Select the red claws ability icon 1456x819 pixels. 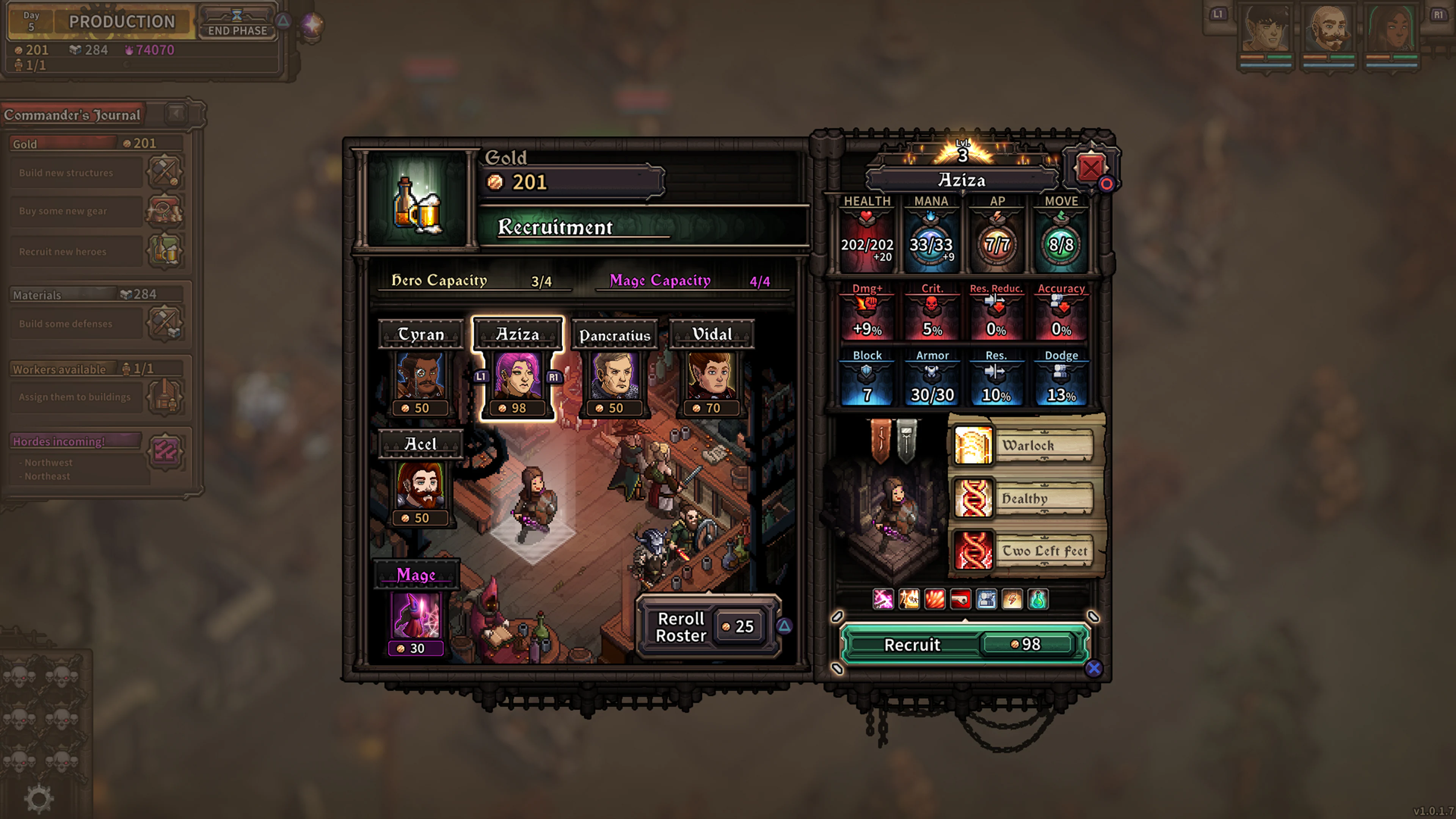[x=936, y=600]
